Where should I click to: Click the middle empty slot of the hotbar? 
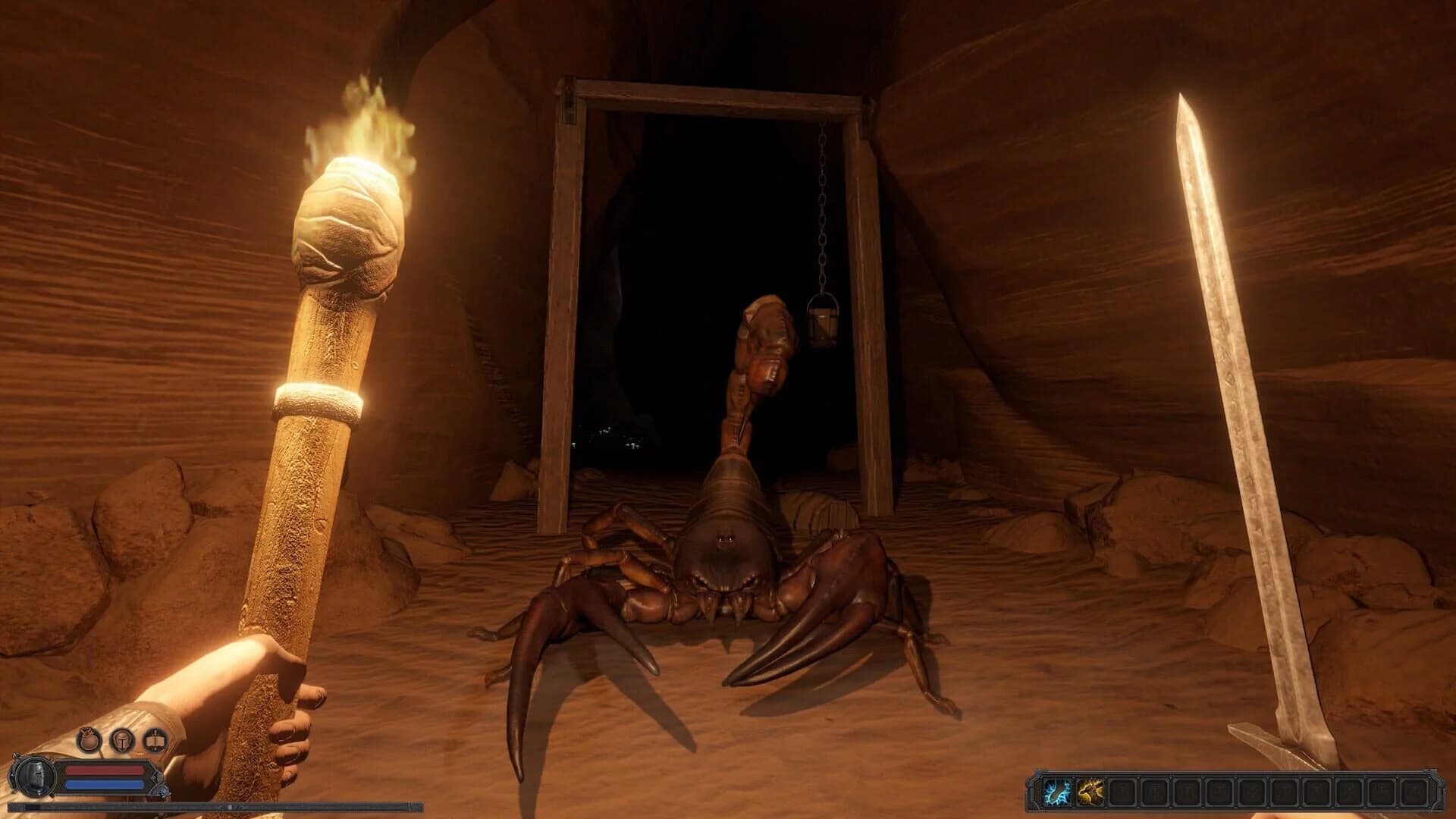pyautogui.click(x=1254, y=792)
